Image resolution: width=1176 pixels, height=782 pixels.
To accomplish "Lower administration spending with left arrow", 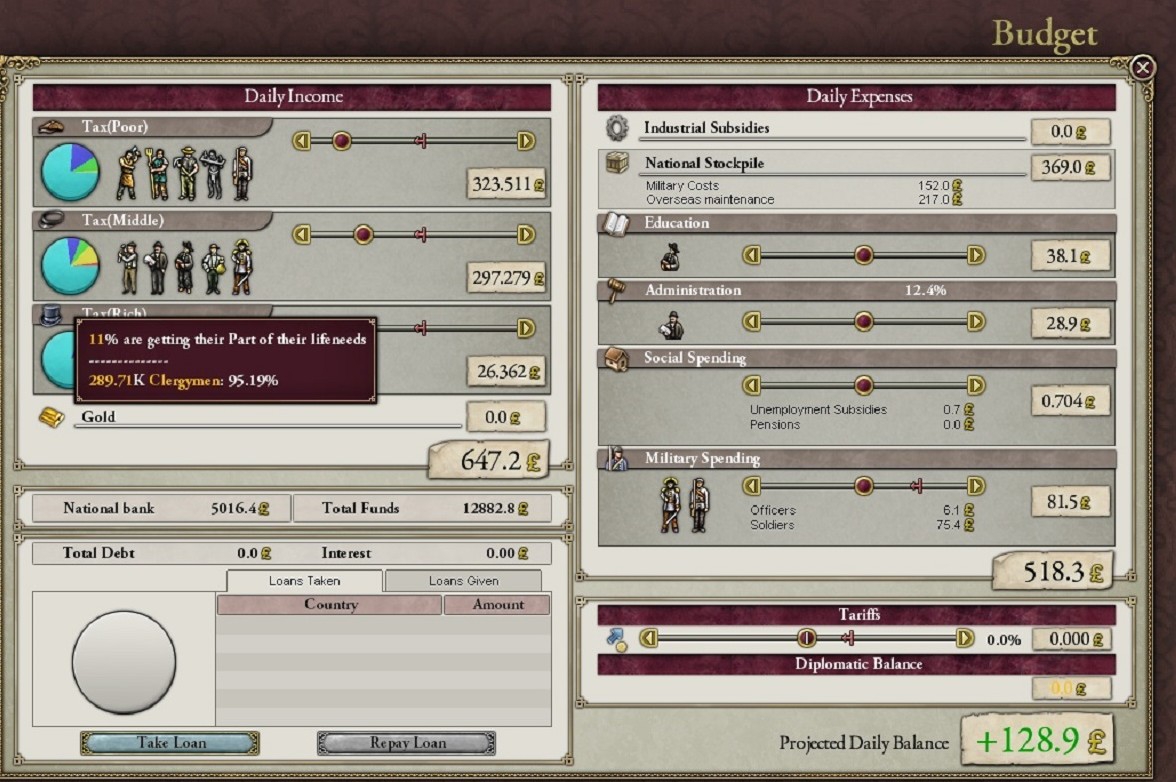I will (x=752, y=321).
